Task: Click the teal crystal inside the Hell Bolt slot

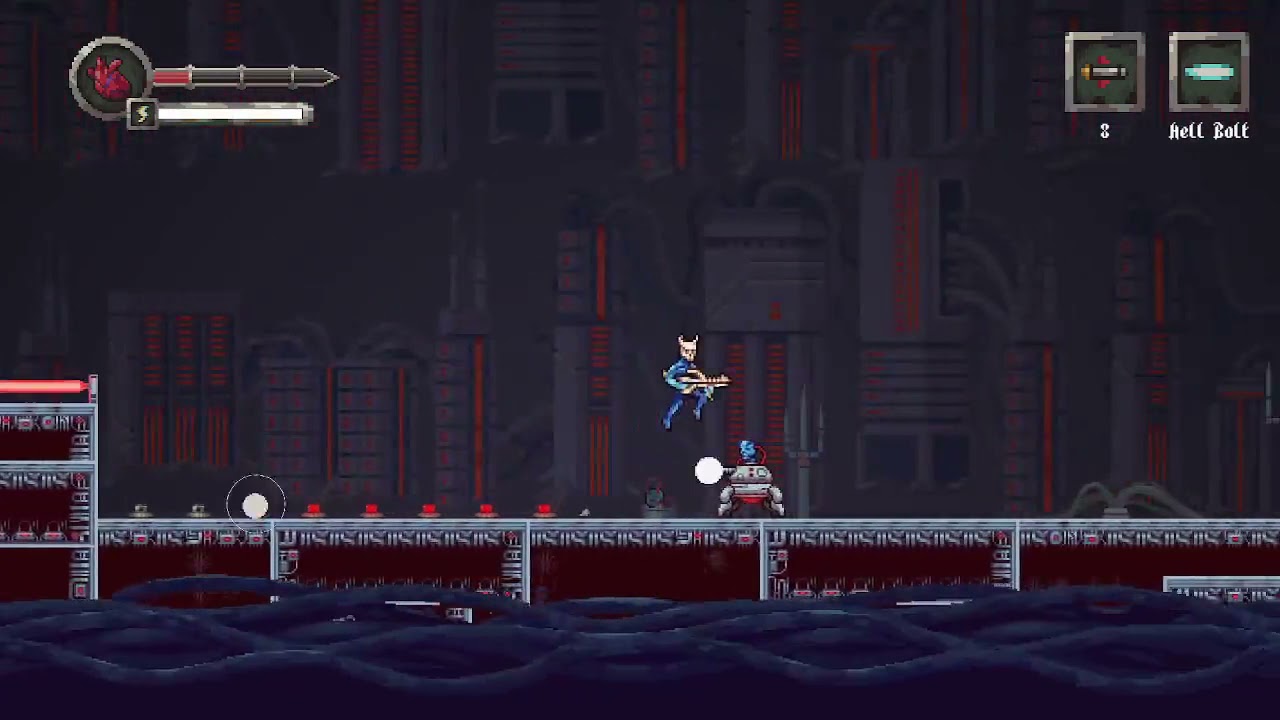Action: point(1208,72)
